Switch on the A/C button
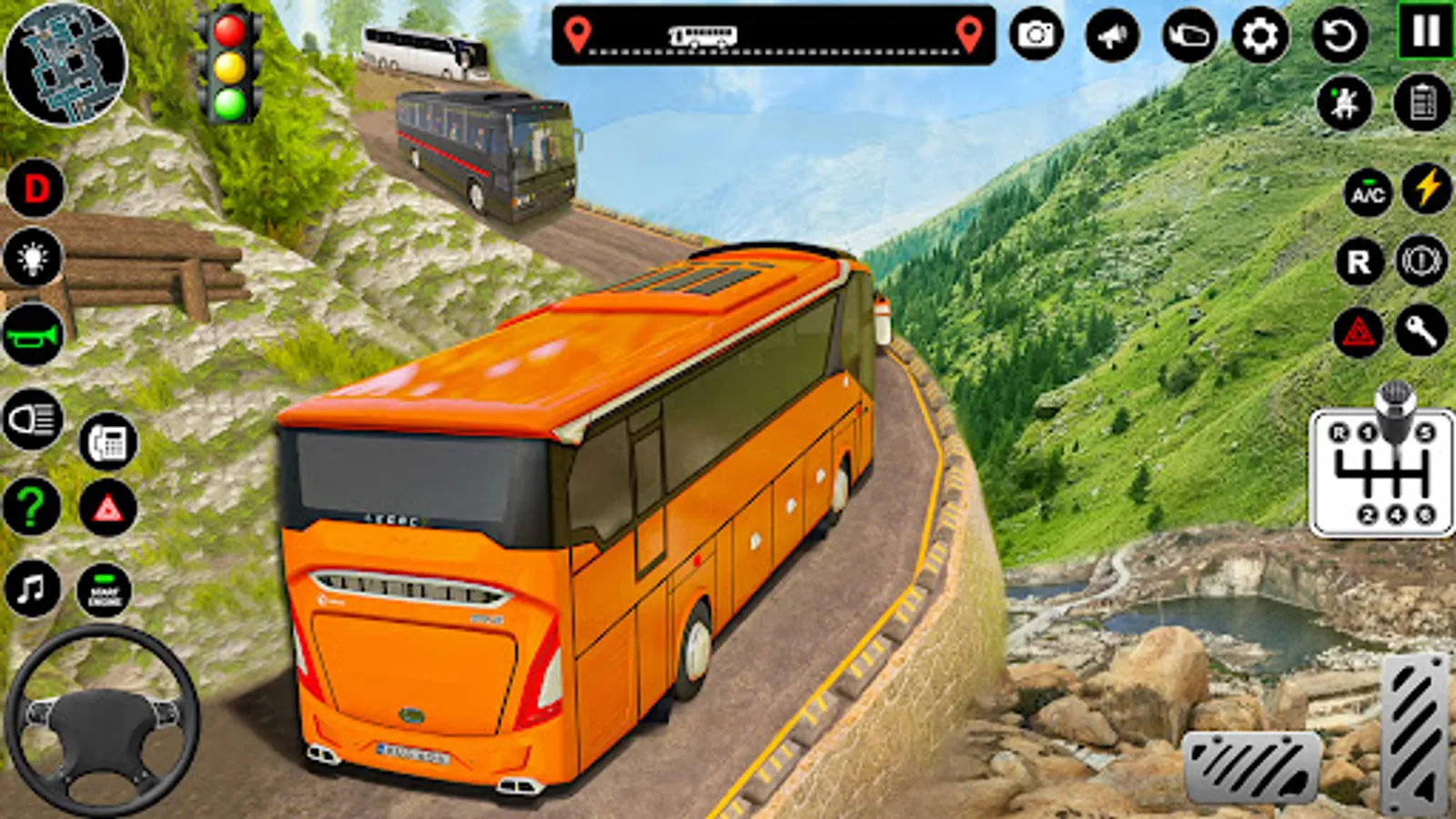 [x=1368, y=192]
